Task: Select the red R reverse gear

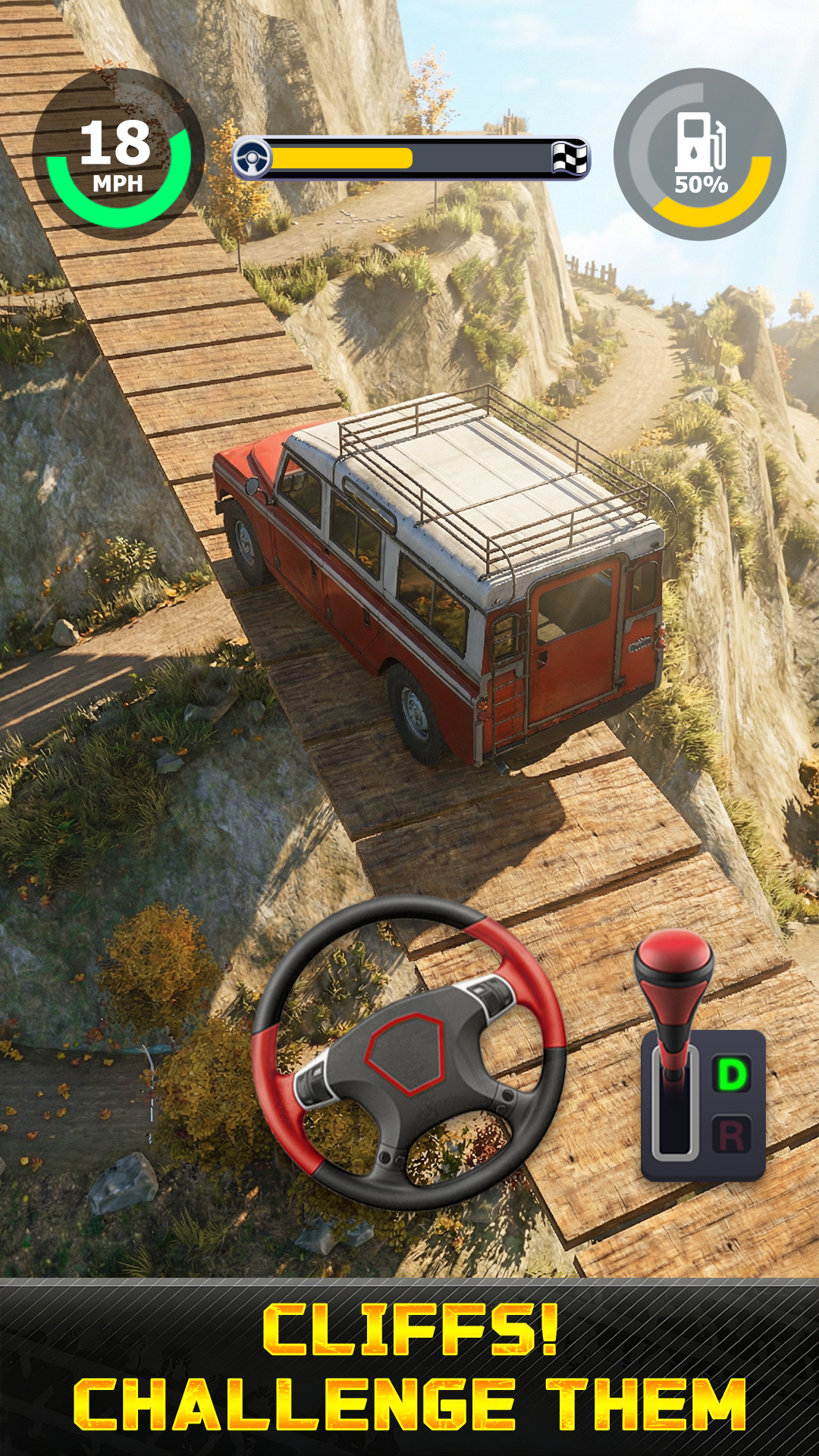Action: click(x=731, y=1136)
